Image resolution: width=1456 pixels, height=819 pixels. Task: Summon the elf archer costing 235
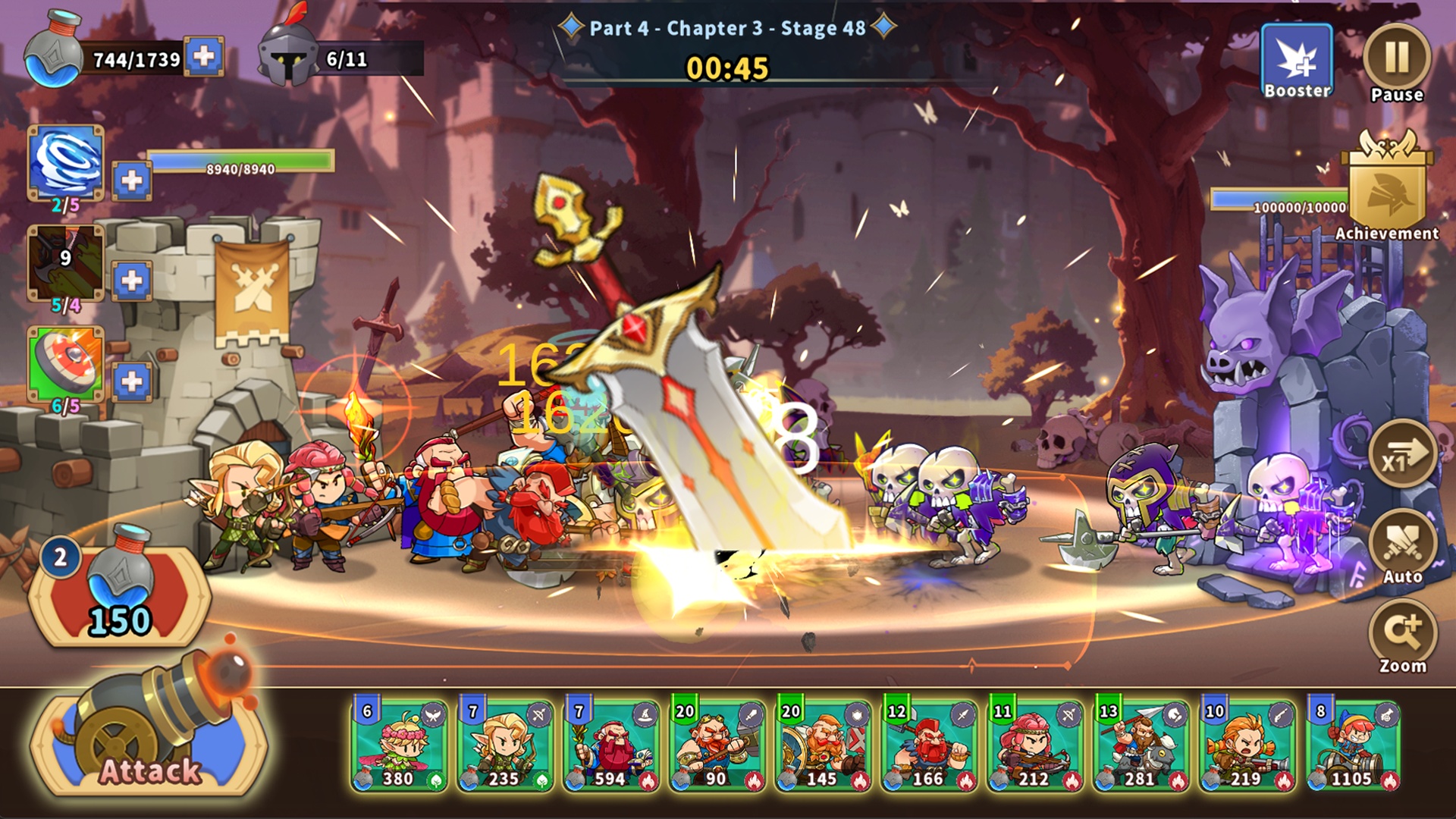click(505, 746)
